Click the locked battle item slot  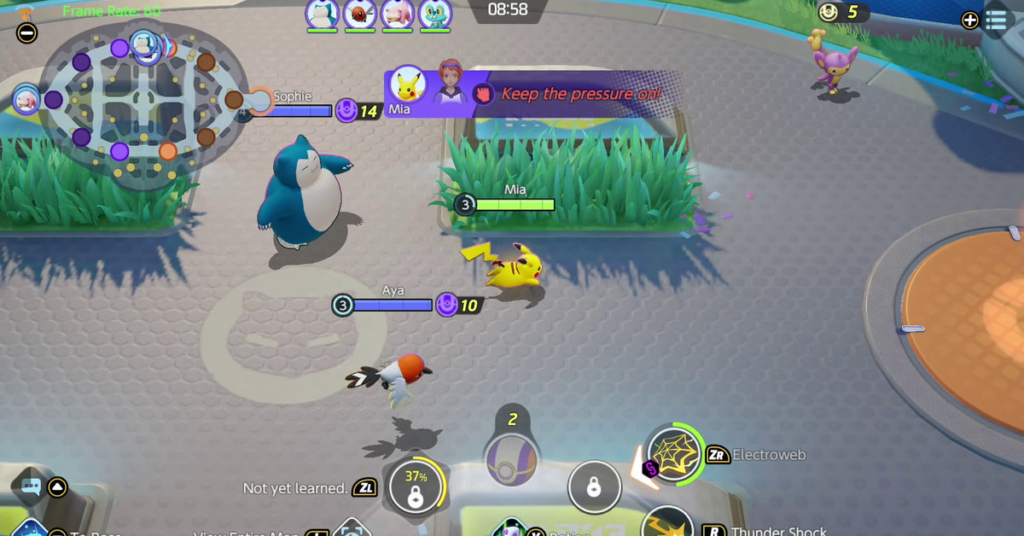click(593, 488)
